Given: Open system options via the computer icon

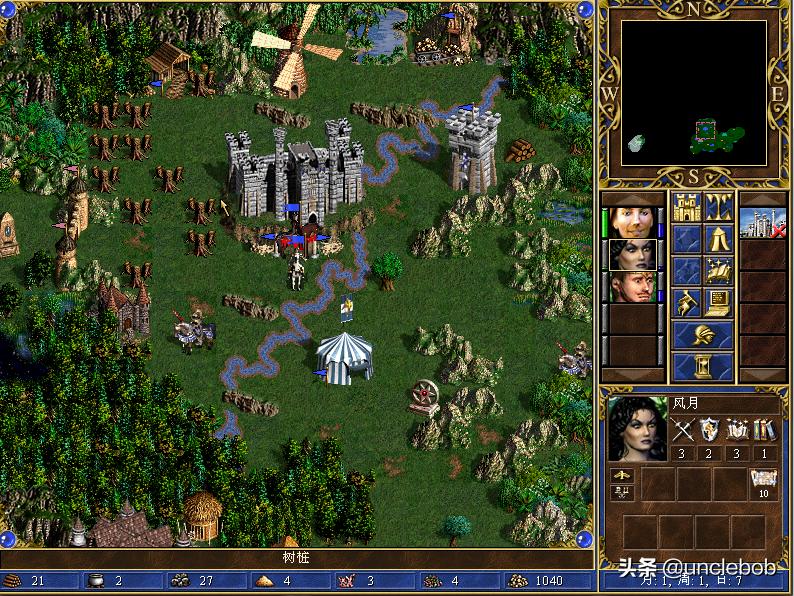Looking at the screenshot, I should pos(719,302).
